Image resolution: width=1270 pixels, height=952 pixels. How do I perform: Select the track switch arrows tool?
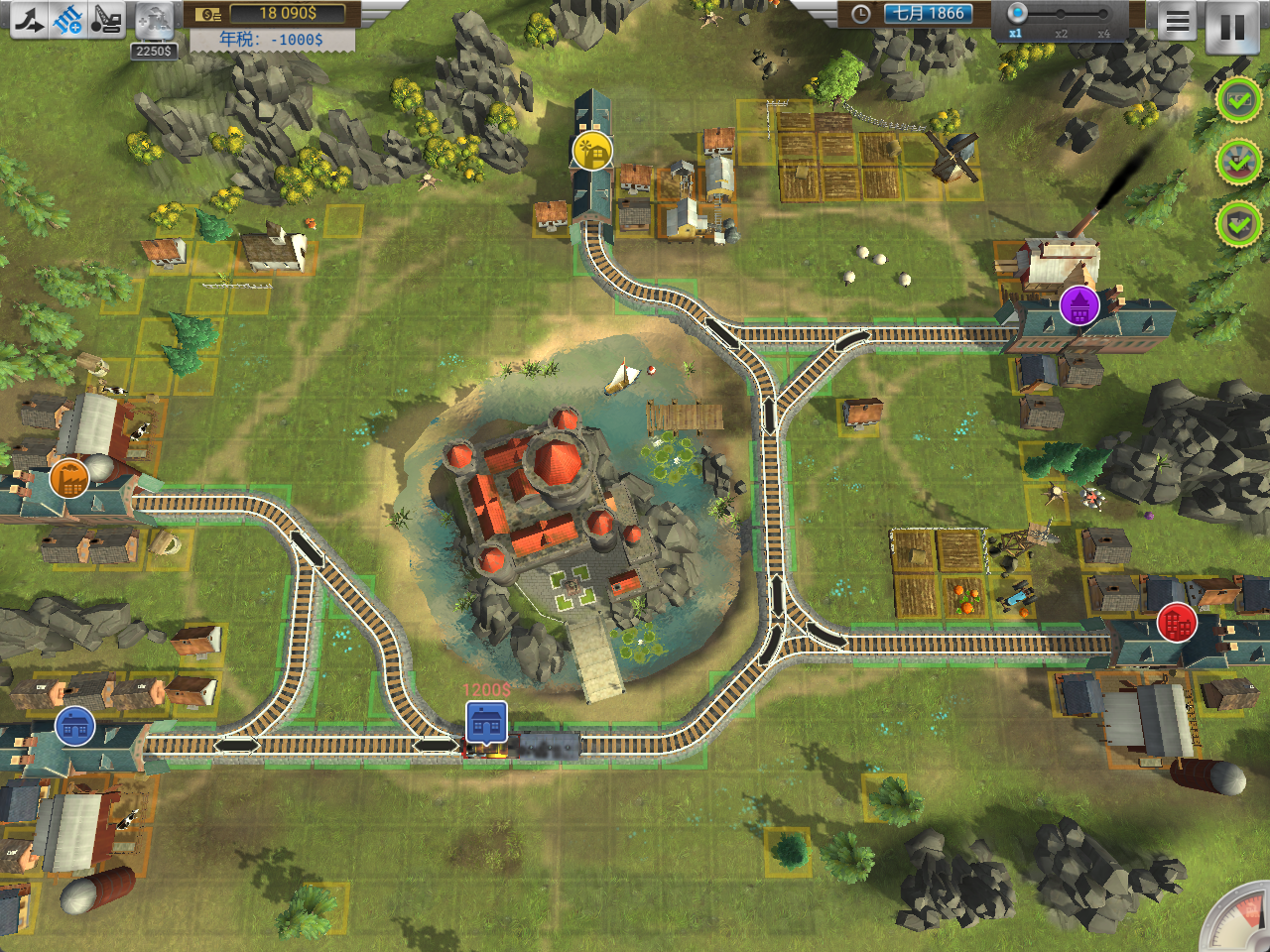(x=28, y=19)
